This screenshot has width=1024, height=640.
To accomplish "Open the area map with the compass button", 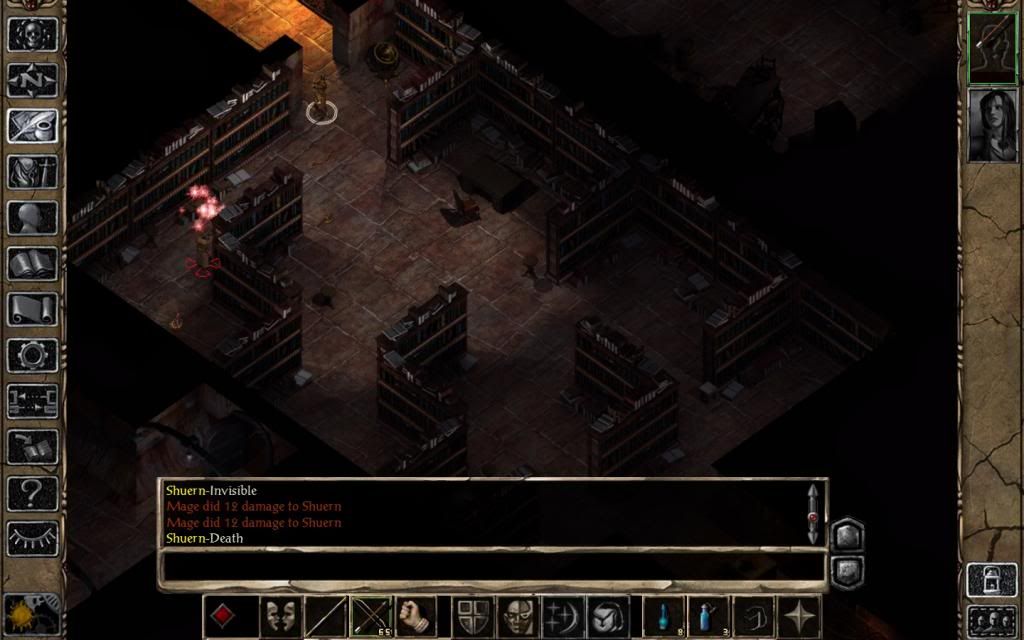I will tap(32, 79).
